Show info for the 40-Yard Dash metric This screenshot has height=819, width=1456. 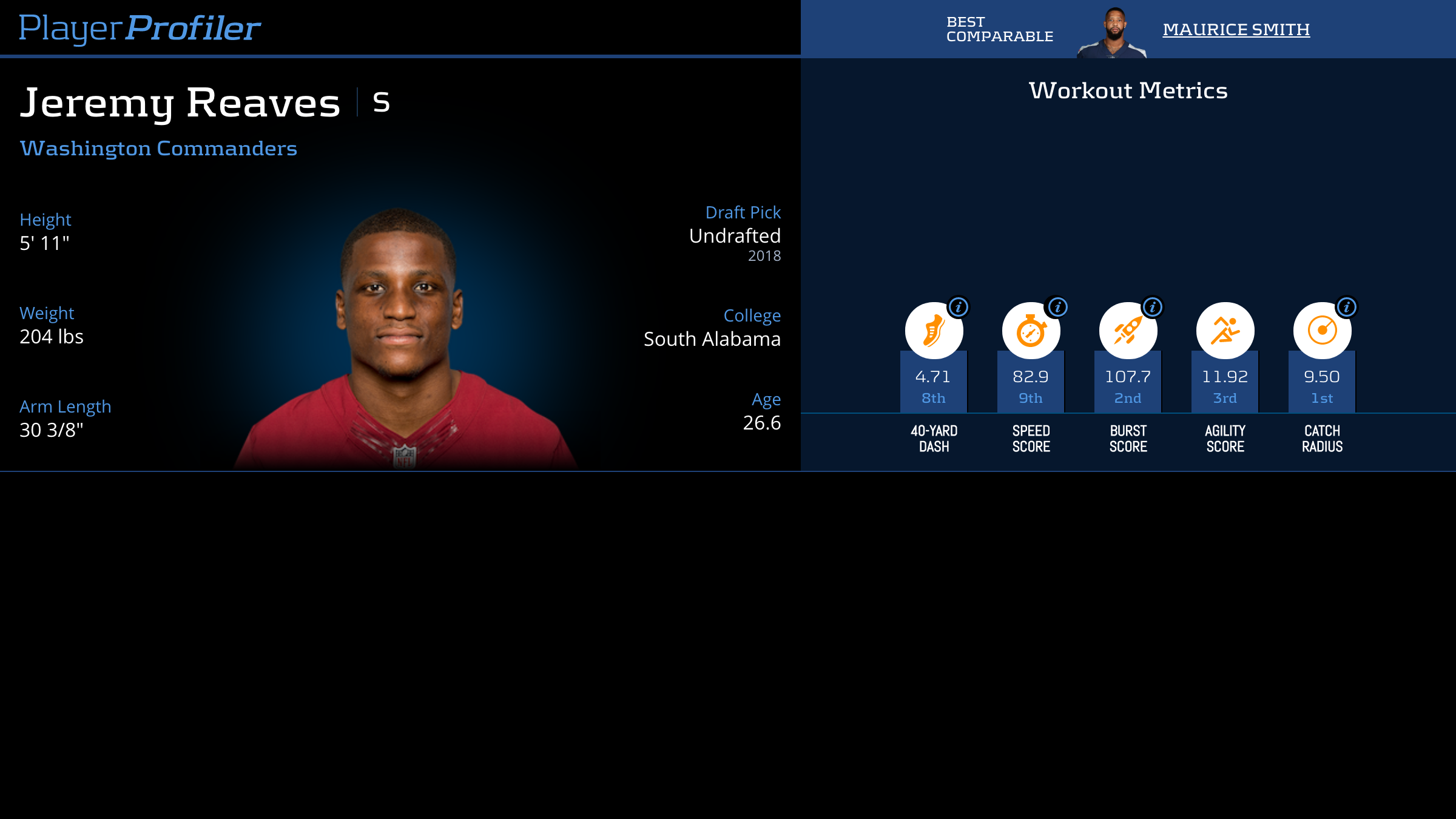959,307
